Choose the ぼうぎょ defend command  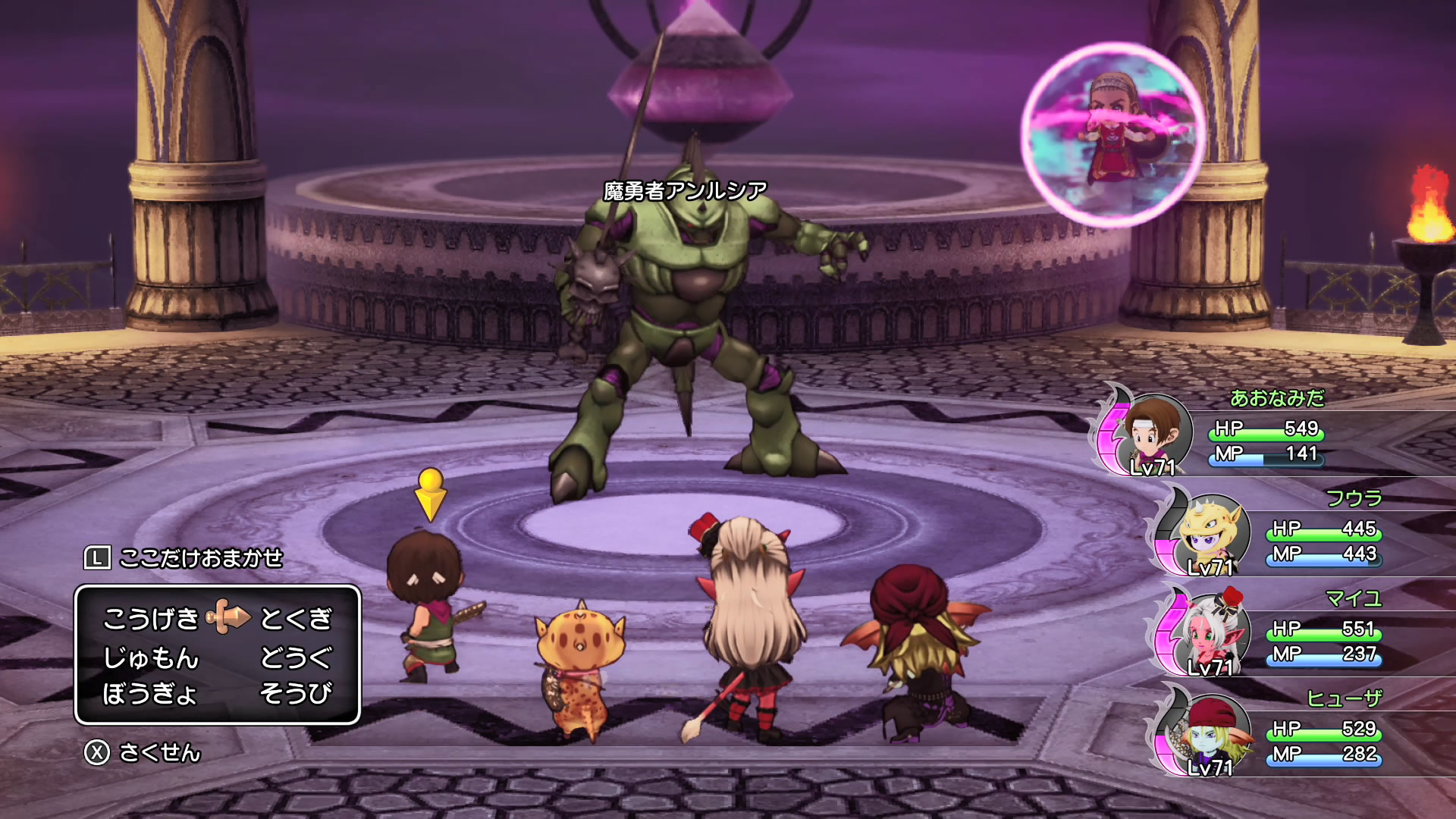[150, 693]
